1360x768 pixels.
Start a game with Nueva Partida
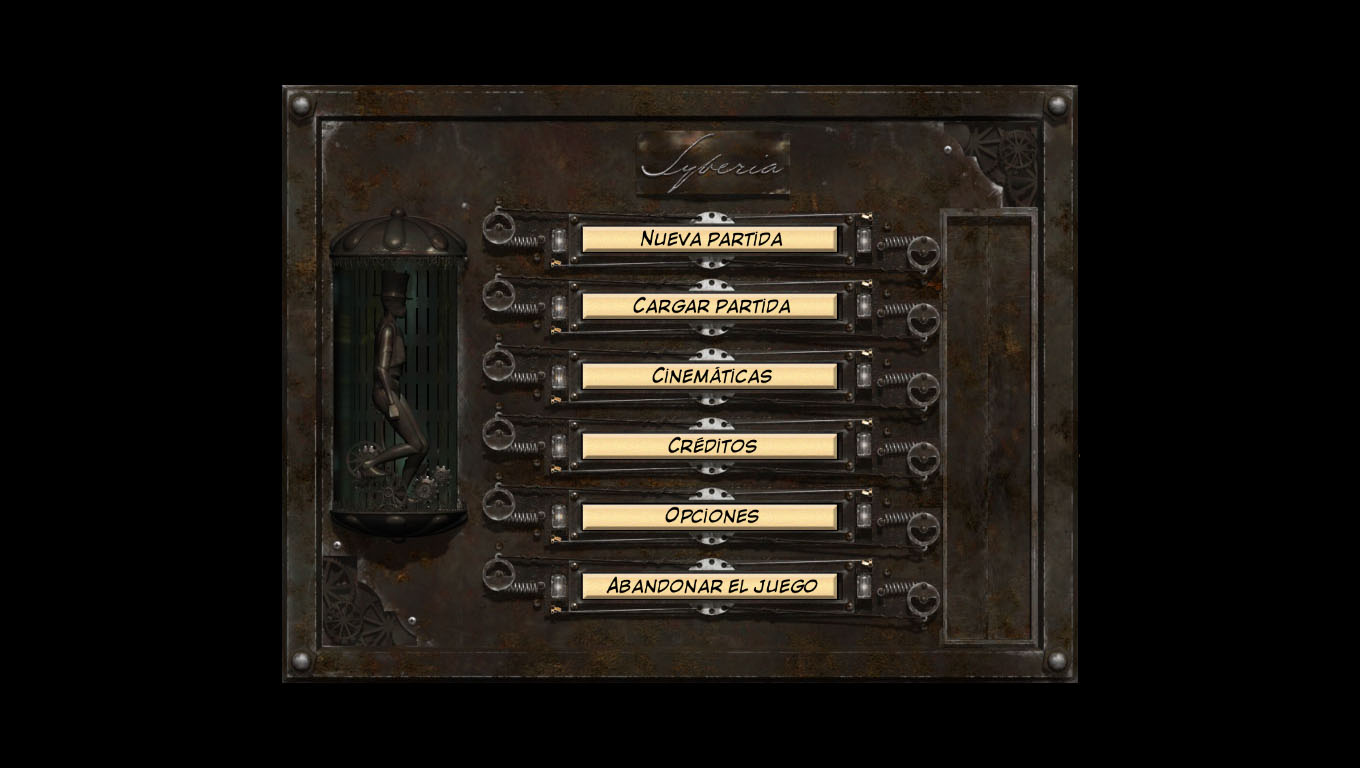[x=710, y=239]
